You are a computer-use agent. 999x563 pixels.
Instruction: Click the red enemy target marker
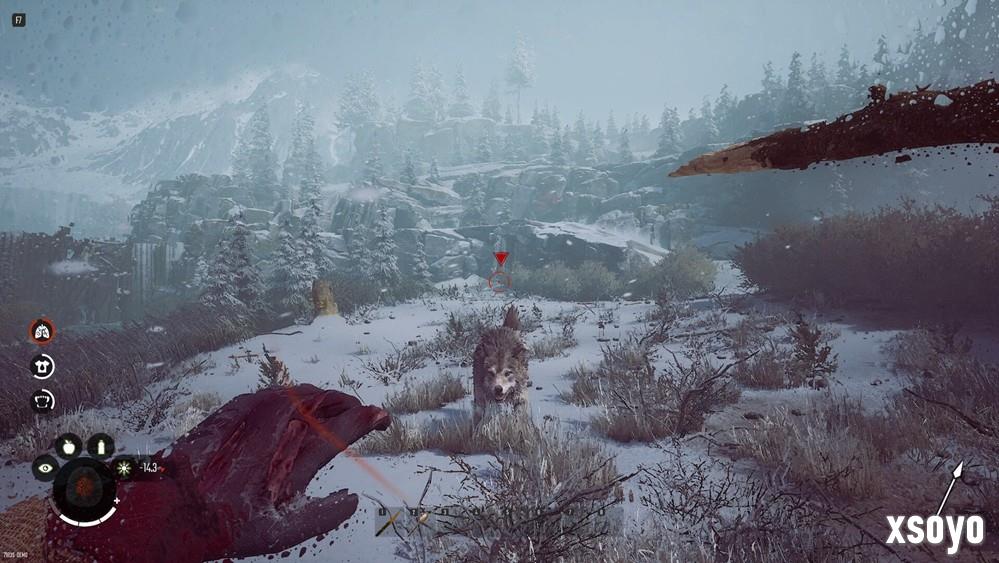pos(501,259)
